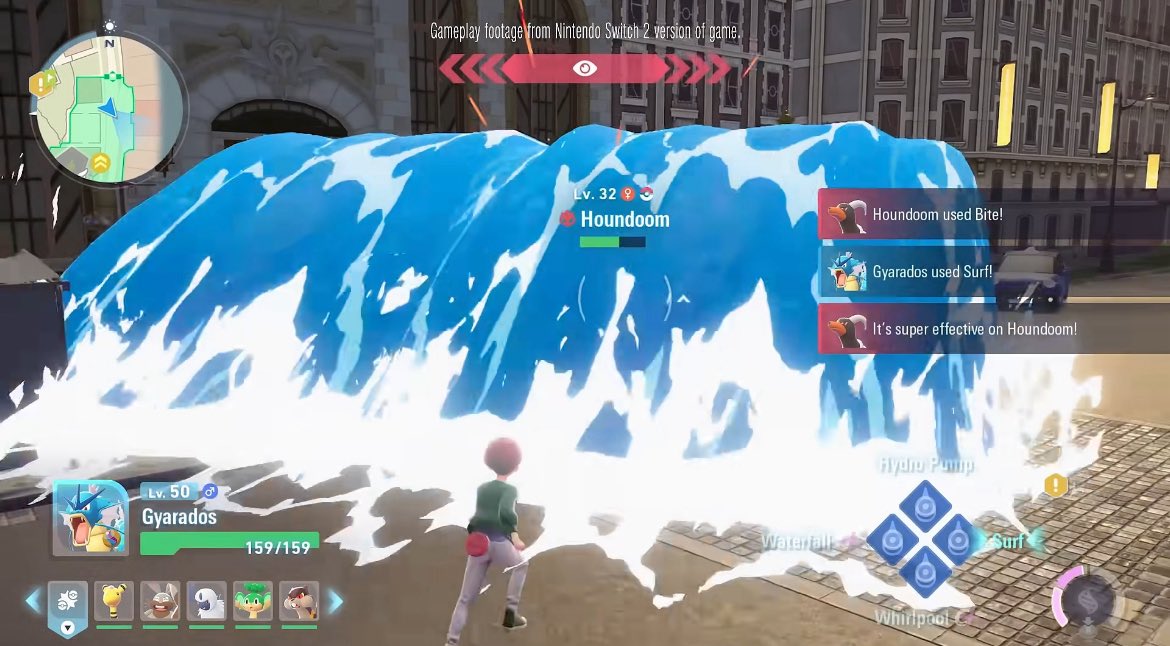Activate the Waterfall move
The image size is (1170, 646).
click(x=887, y=540)
